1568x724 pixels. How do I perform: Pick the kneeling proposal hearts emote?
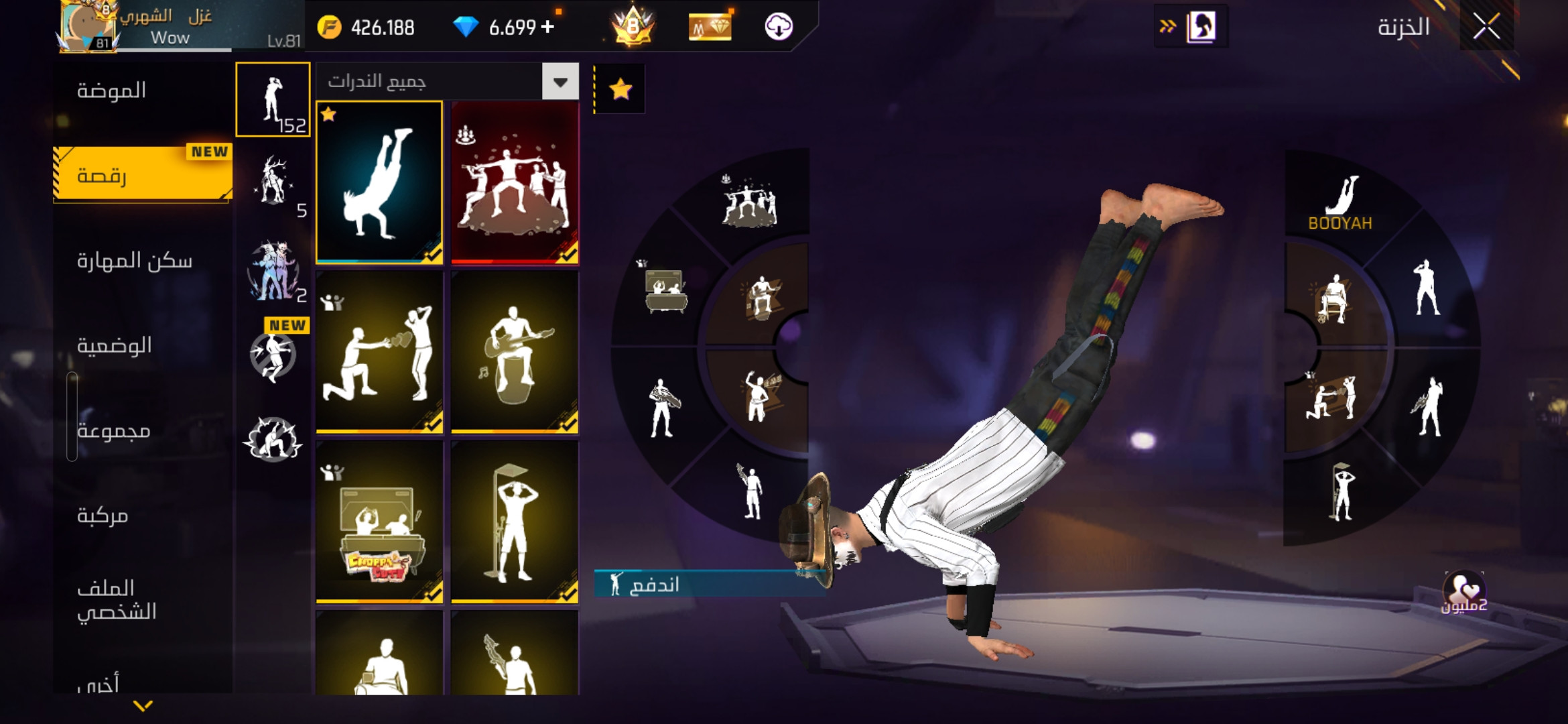coord(379,353)
